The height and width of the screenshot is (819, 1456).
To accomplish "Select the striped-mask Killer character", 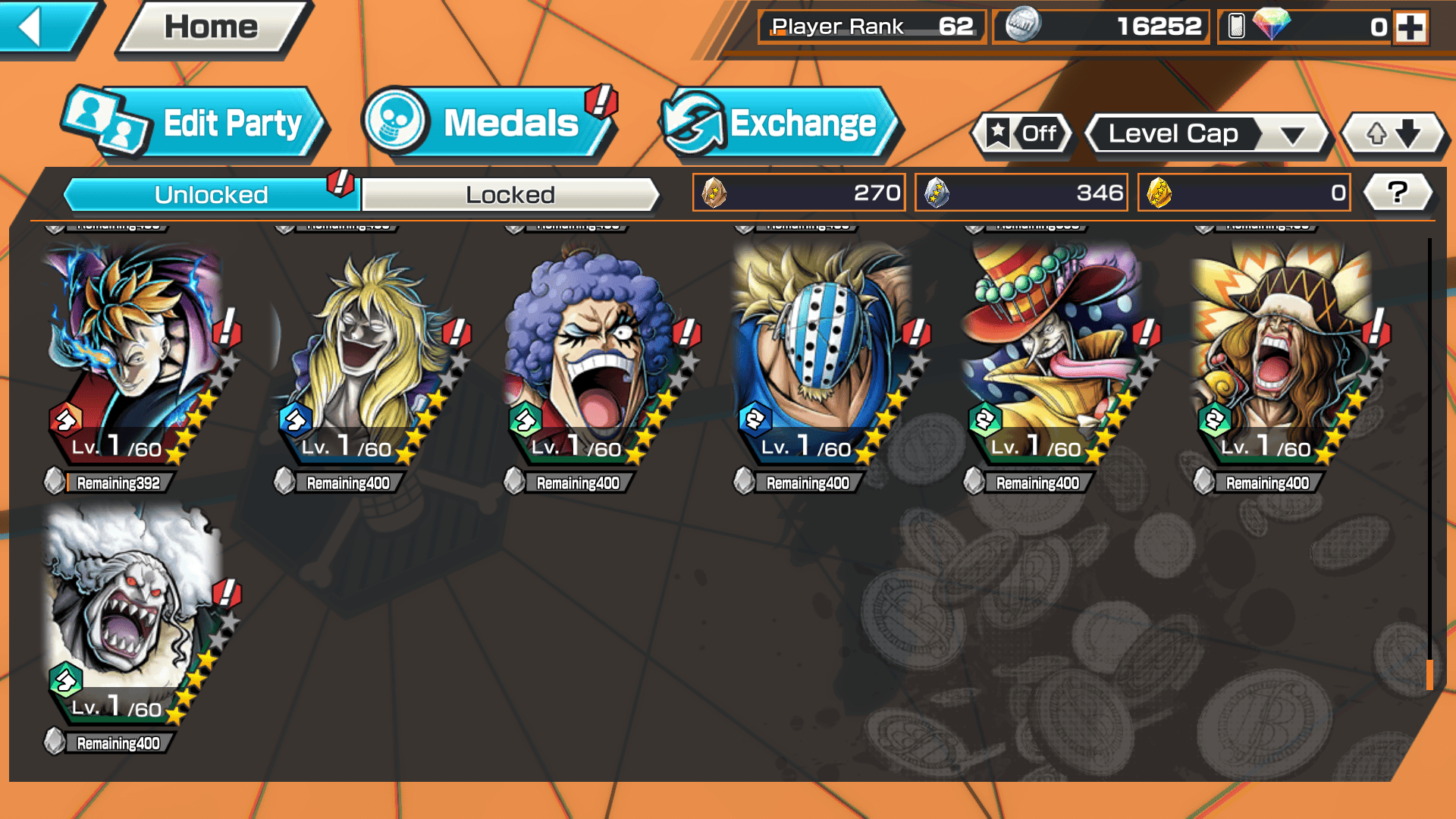I will (823, 356).
